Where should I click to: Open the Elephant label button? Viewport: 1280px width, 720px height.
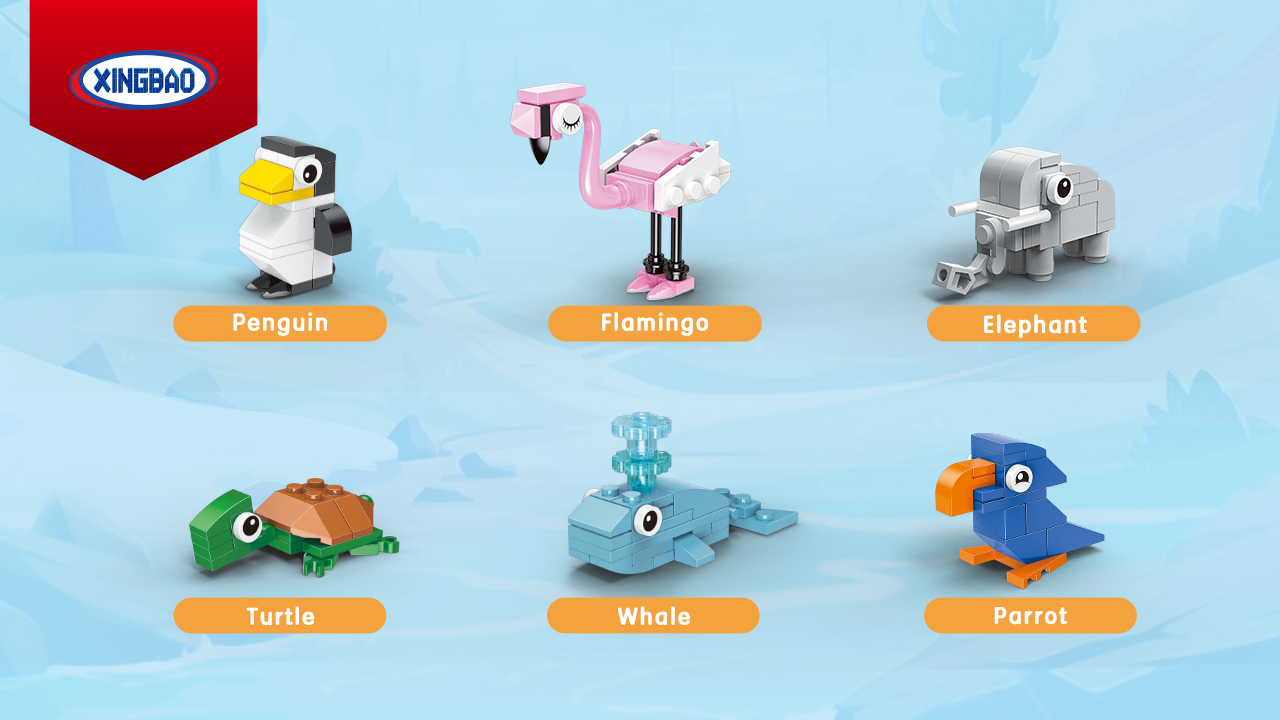pos(1033,324)
